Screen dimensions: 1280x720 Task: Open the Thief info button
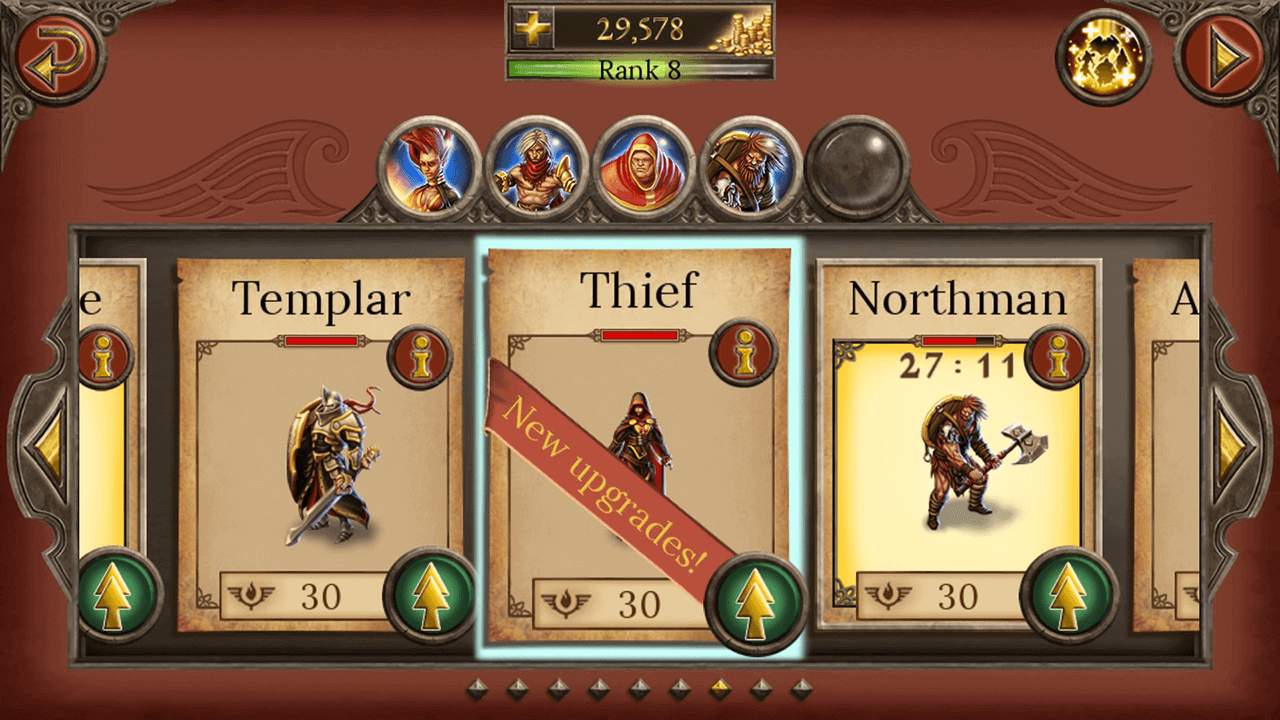click(743, 352)
